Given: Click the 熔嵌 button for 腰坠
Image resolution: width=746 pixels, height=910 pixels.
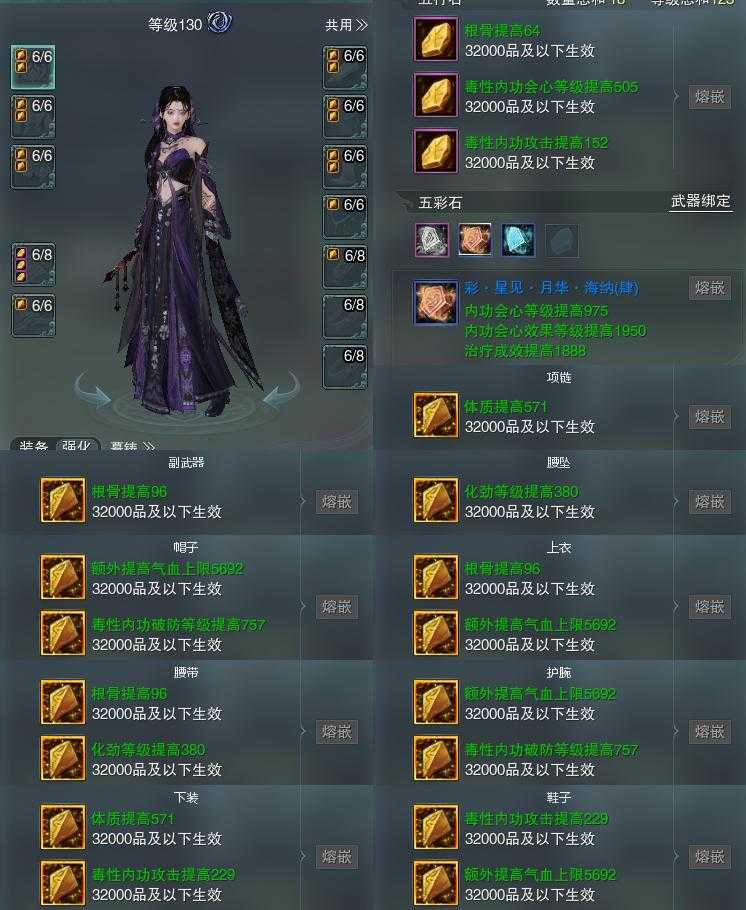Looking at the screenshot, I should [709, 502].
